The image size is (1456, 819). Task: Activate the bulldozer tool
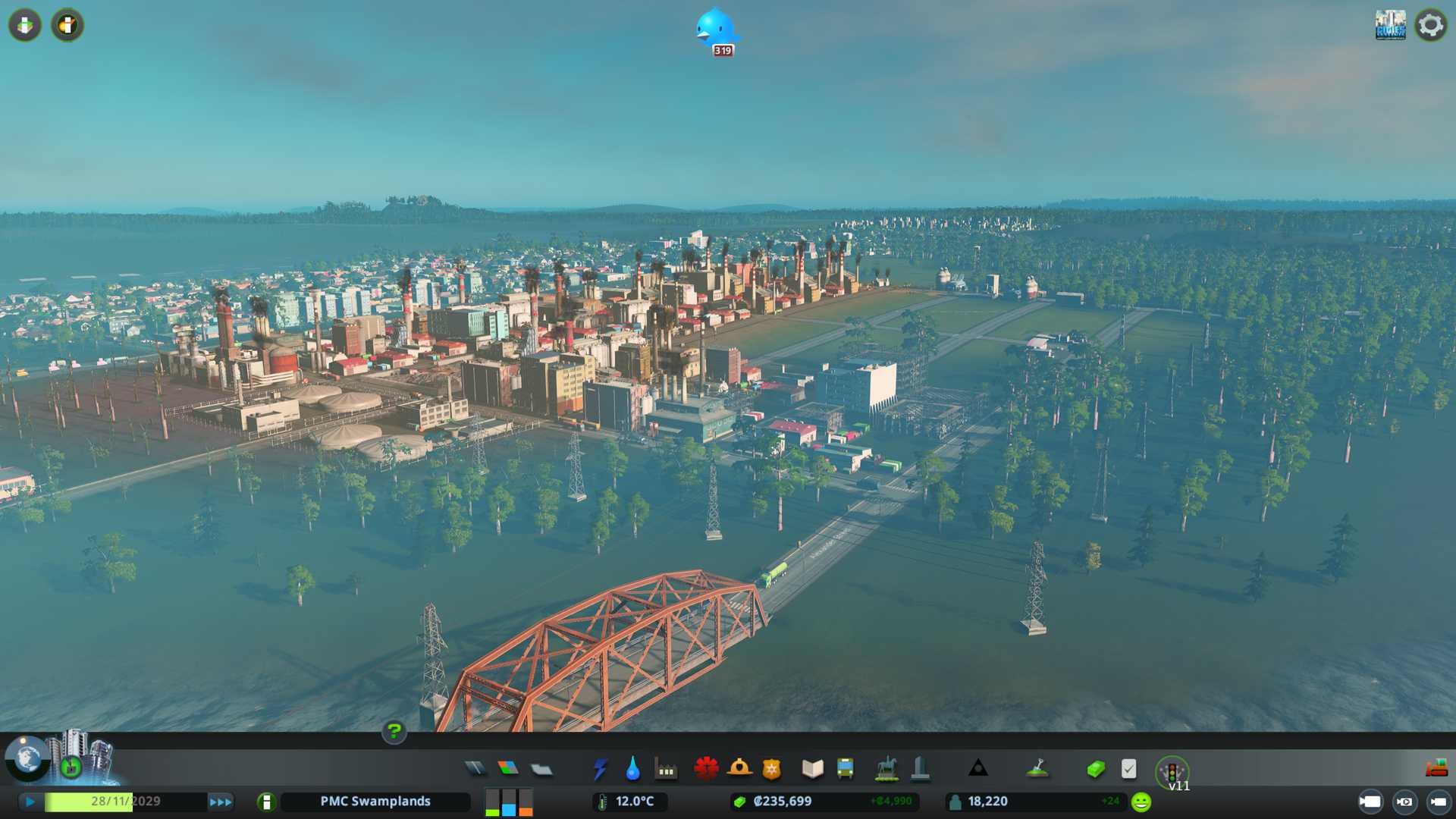coord(1436,769)
